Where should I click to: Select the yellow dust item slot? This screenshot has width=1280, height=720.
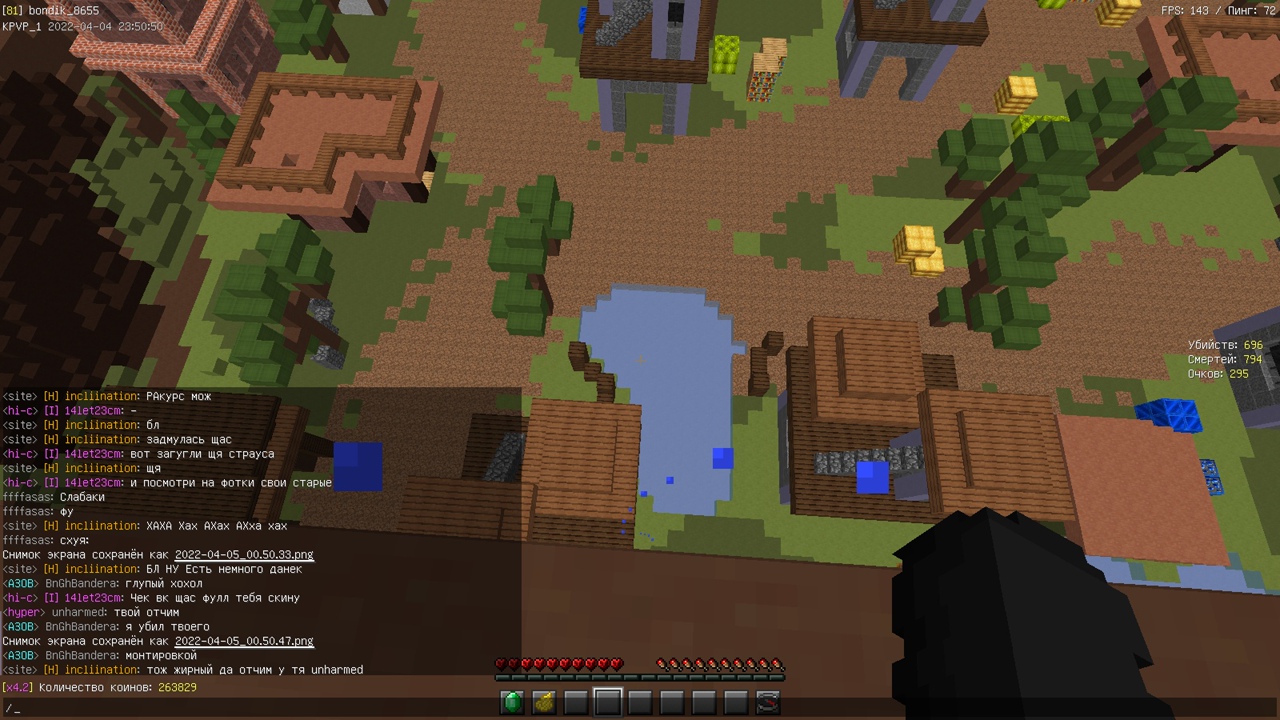click(544, 702)
